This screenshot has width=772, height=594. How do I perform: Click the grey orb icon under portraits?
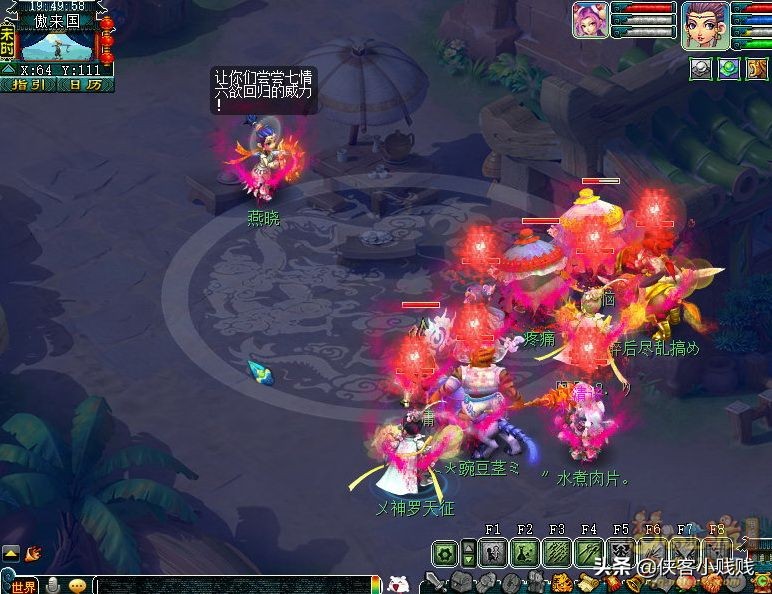(x=701, y=69)
